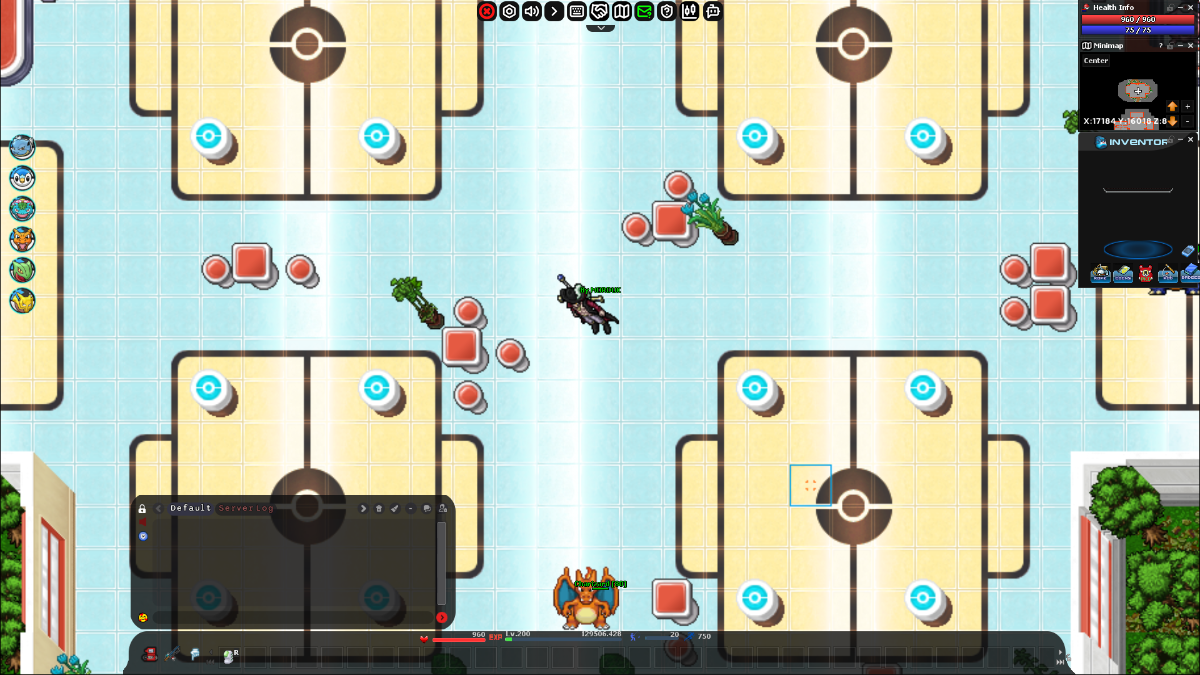Click the Center button on minimap

coord(1096,61)
